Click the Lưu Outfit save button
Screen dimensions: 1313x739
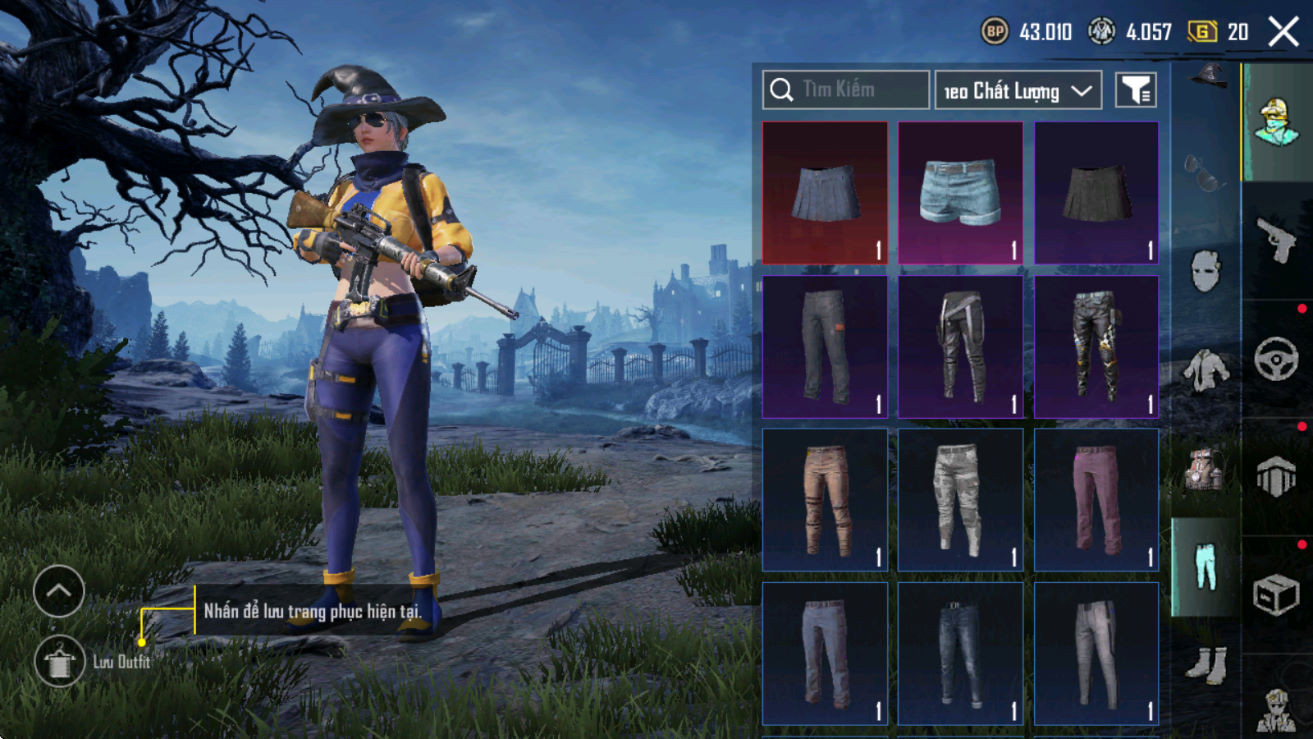tap(59, 661)
